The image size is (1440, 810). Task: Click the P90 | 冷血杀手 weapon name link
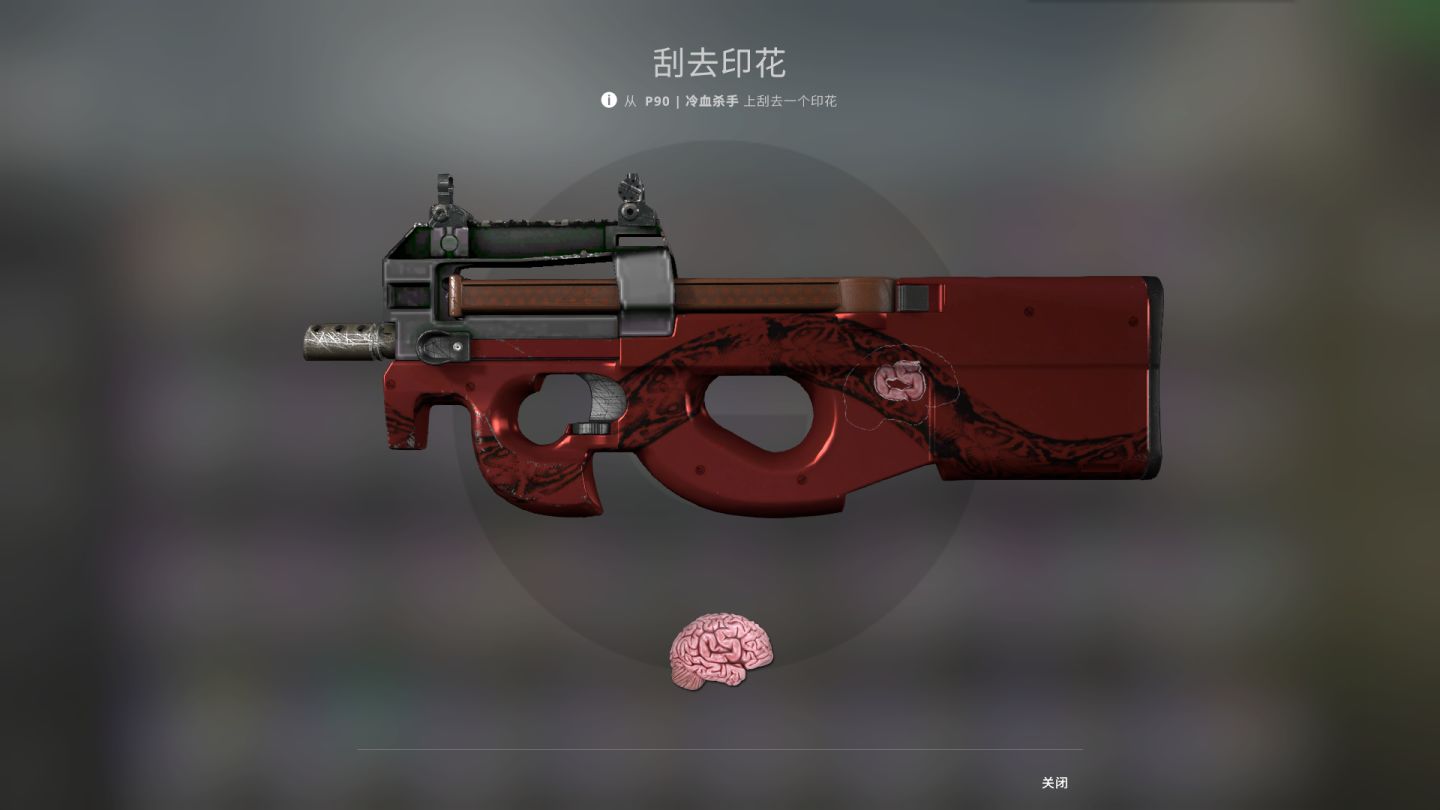tap(688, 101)
